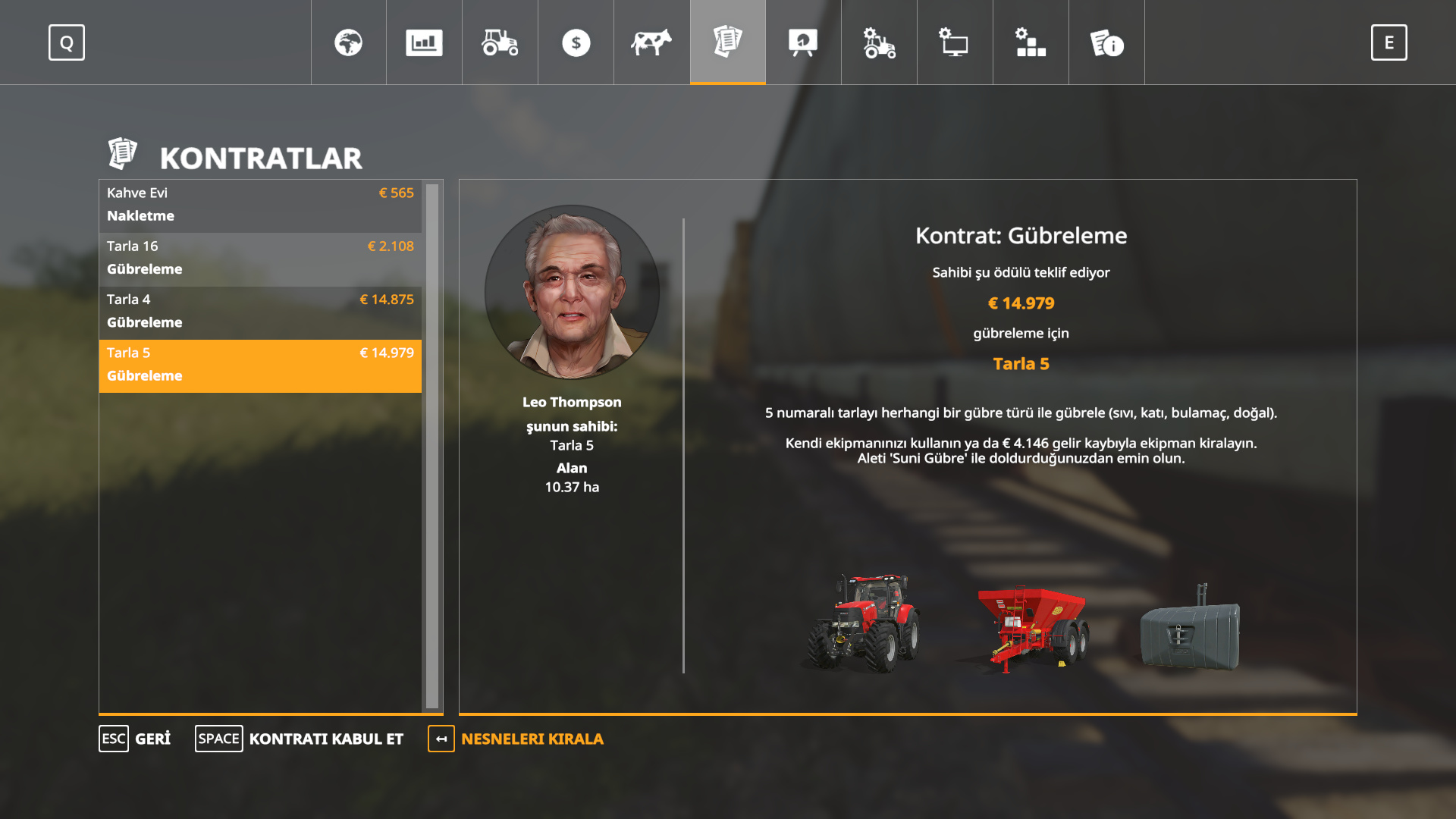Select the highlighted Tarla 5 contract
1456x819 pixels.
(260, 365)
